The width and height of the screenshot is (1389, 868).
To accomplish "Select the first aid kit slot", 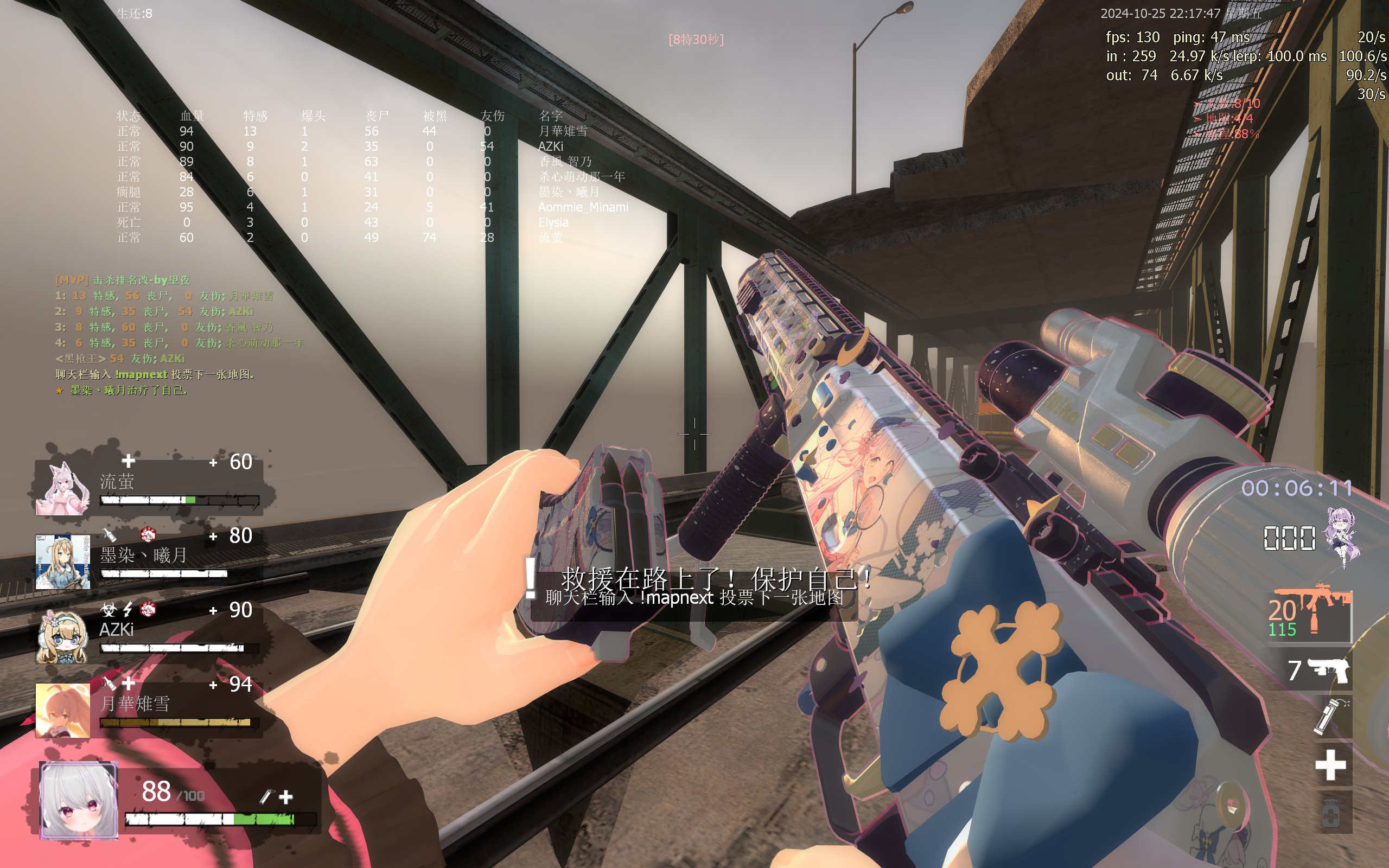I will pyautogui.click(x=1330, y=765).
